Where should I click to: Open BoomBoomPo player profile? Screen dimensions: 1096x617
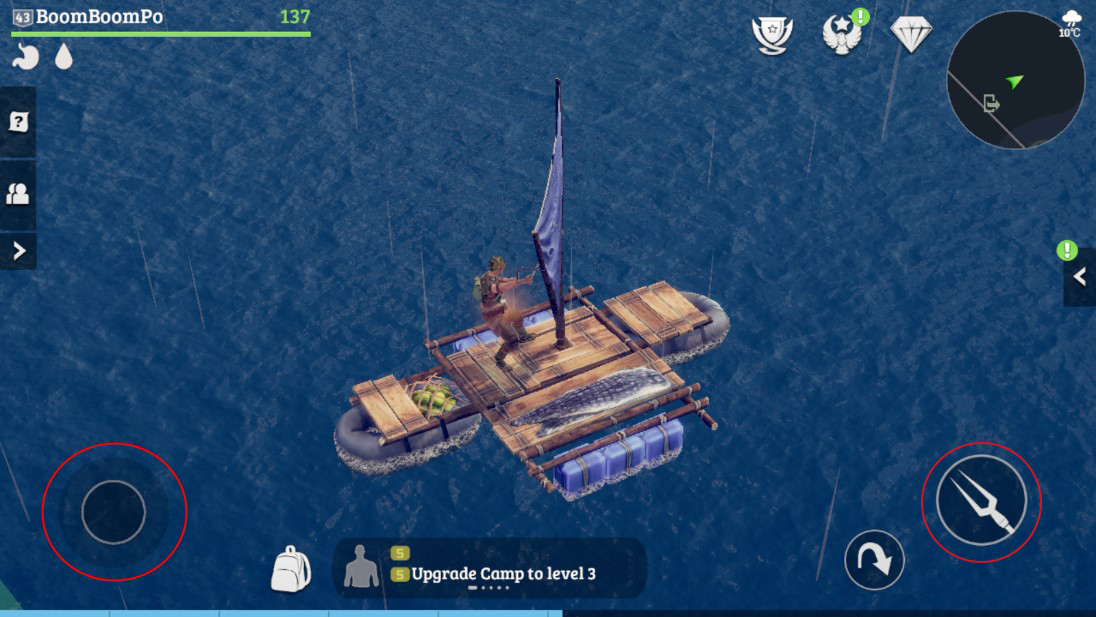[99, 17]
